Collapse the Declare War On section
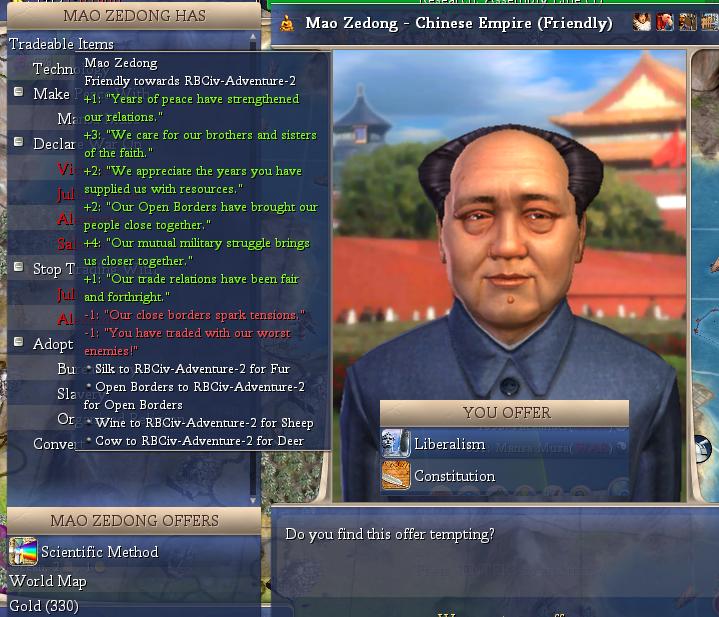This screenshot has height=617, width=719. point(18,143)
